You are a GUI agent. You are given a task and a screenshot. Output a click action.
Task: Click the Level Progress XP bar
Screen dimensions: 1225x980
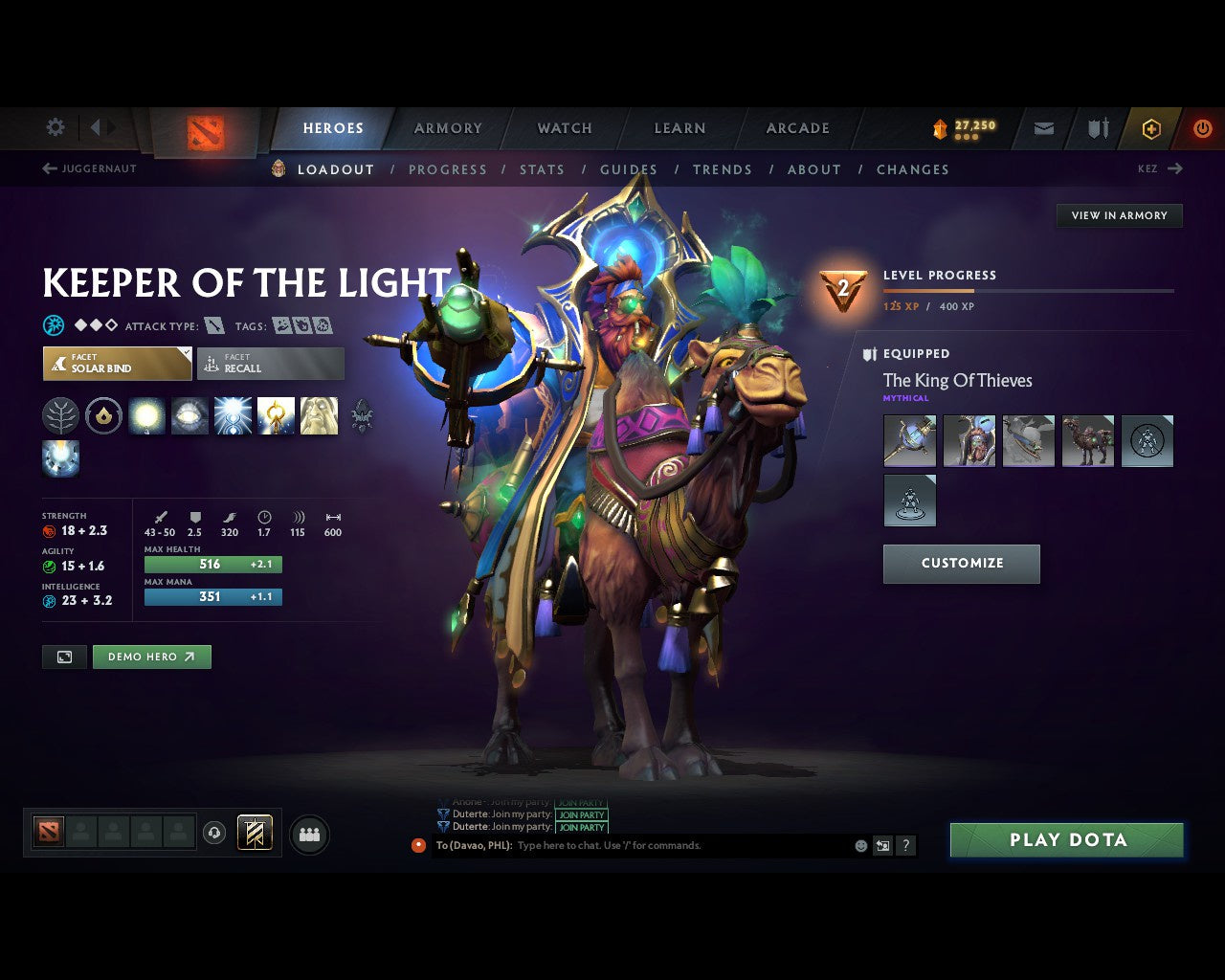click(x=1029, y=292)
